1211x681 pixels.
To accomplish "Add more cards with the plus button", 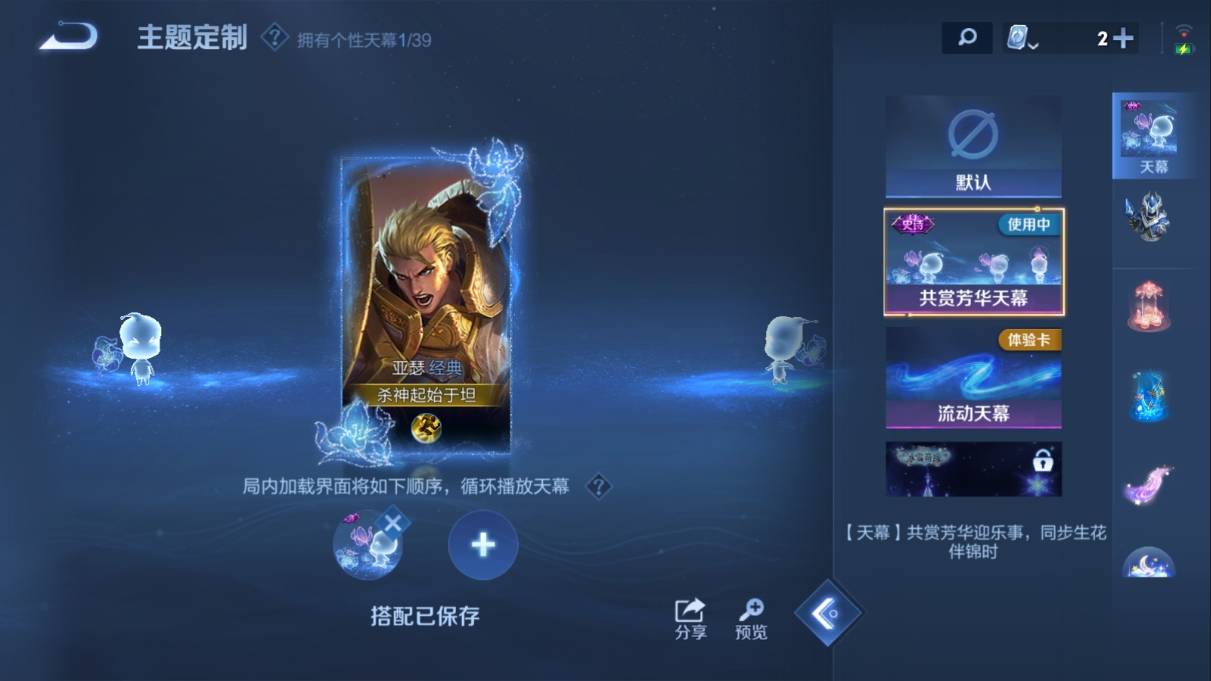I will coord(1123,38).
